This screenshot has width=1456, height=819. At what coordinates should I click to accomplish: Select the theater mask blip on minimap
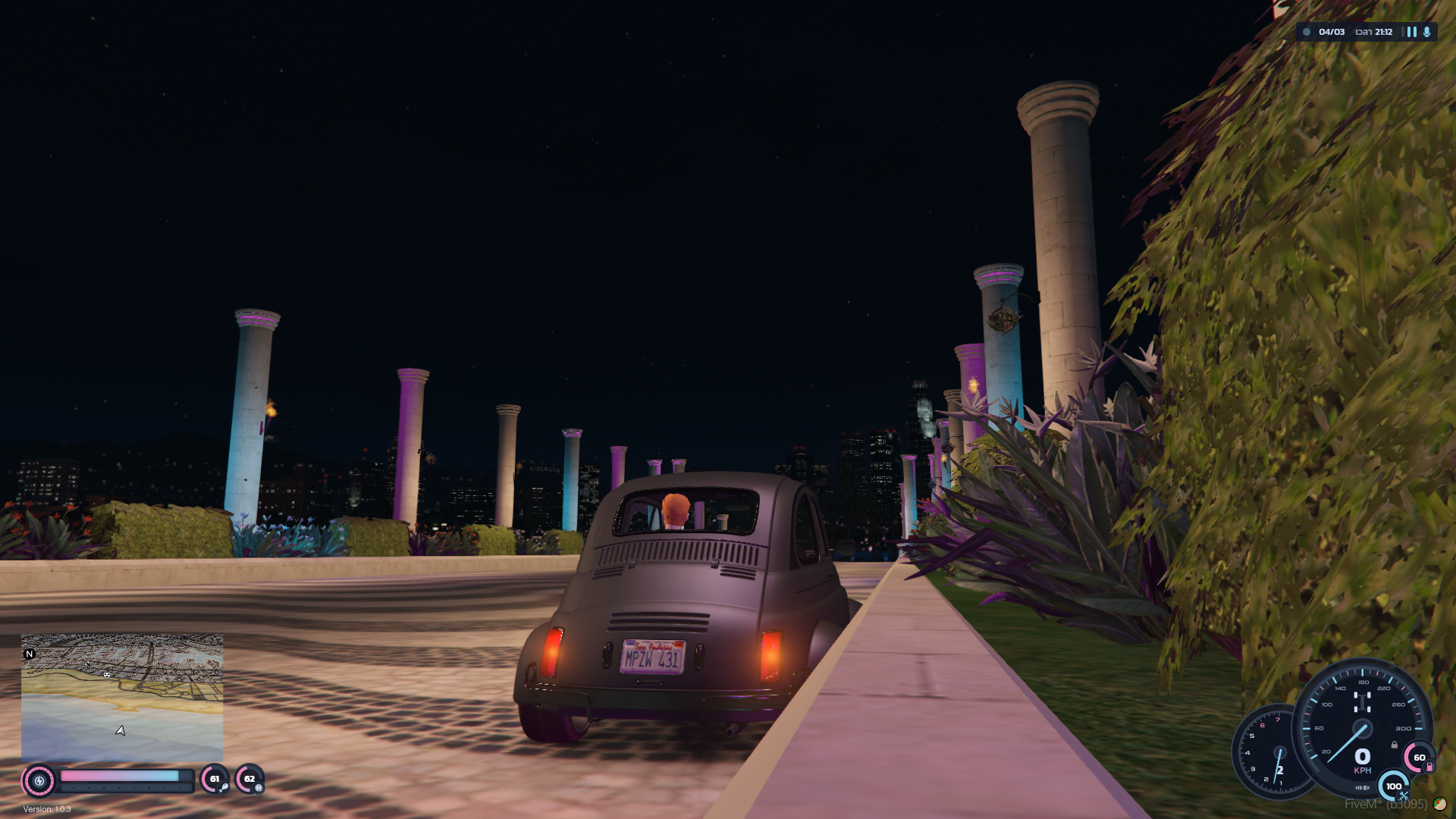click(x=107, y=674)
